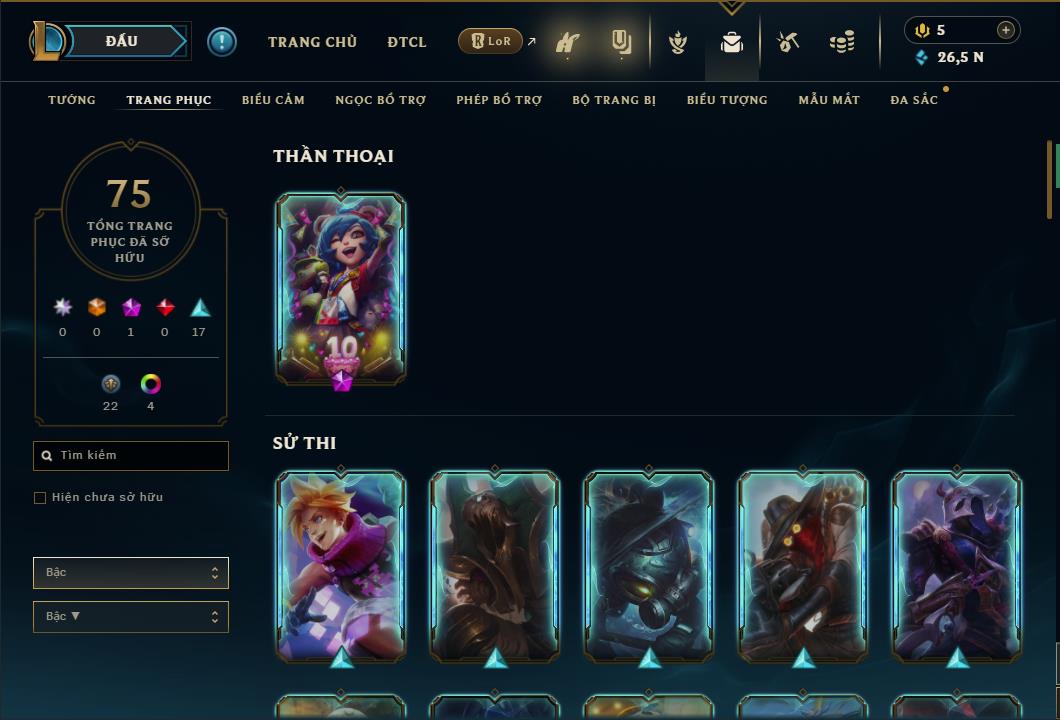Click the Tìm kiếm search field
The image size is (1060, 720).
pos(131,456)
